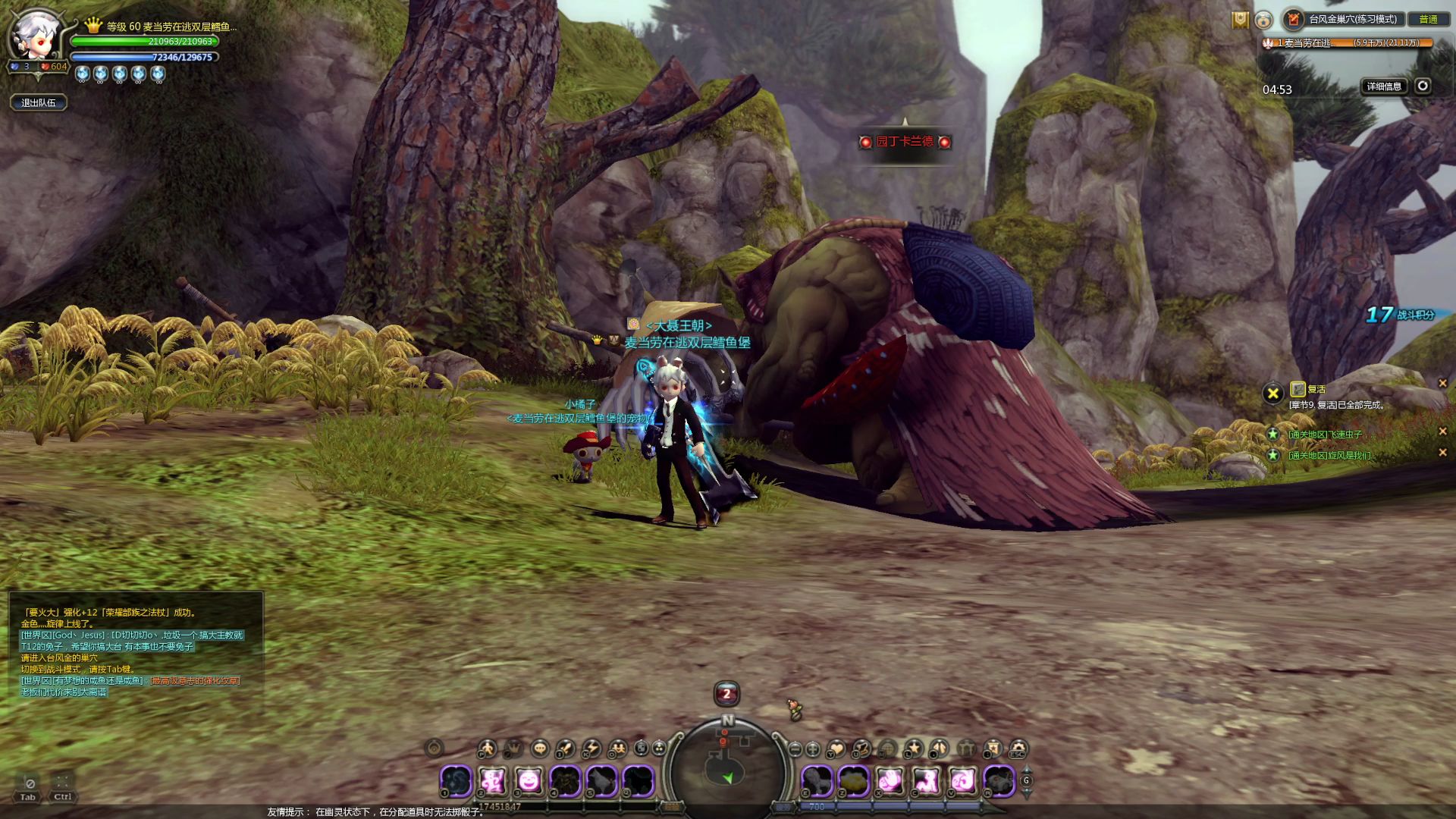Viewport: 1456px width, 819px height.
Task: Open the ESC gear system menu
Action: point(1018,748)
